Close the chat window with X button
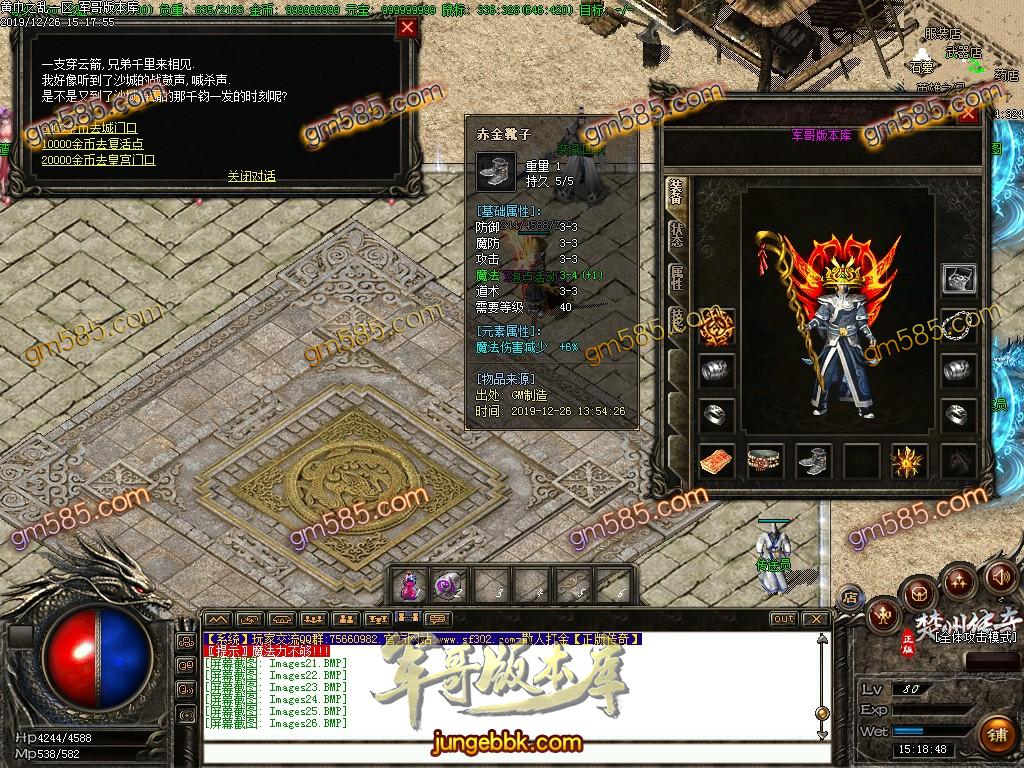The height and width of the screenshot is (768, 1024). coord(816,619)
